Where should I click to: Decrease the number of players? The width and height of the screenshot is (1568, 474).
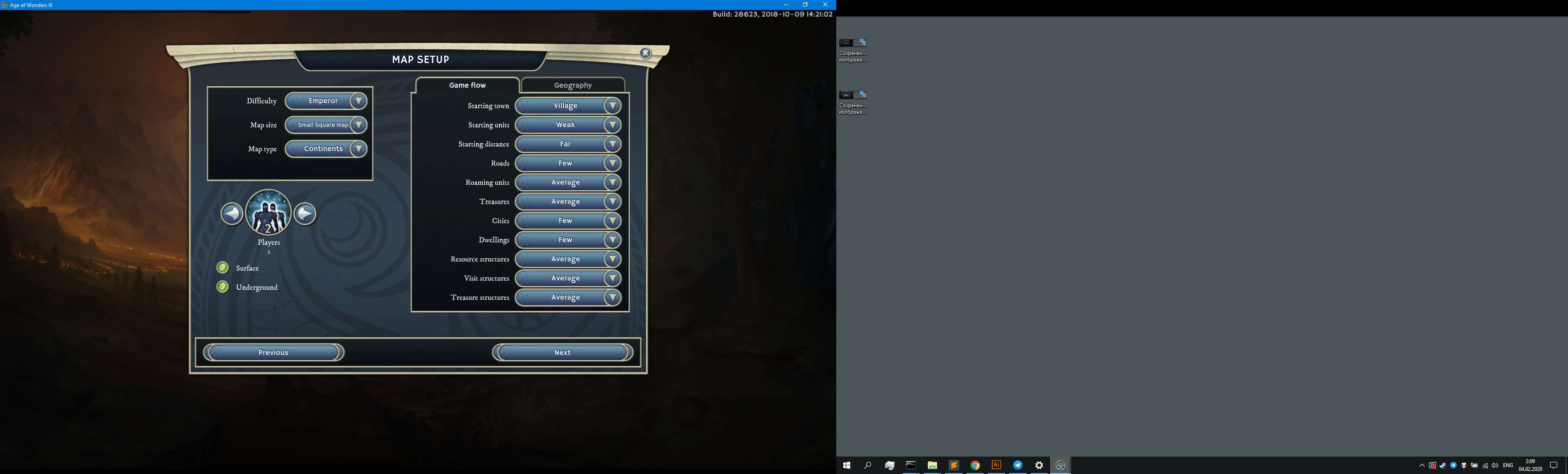coord(232,214)
